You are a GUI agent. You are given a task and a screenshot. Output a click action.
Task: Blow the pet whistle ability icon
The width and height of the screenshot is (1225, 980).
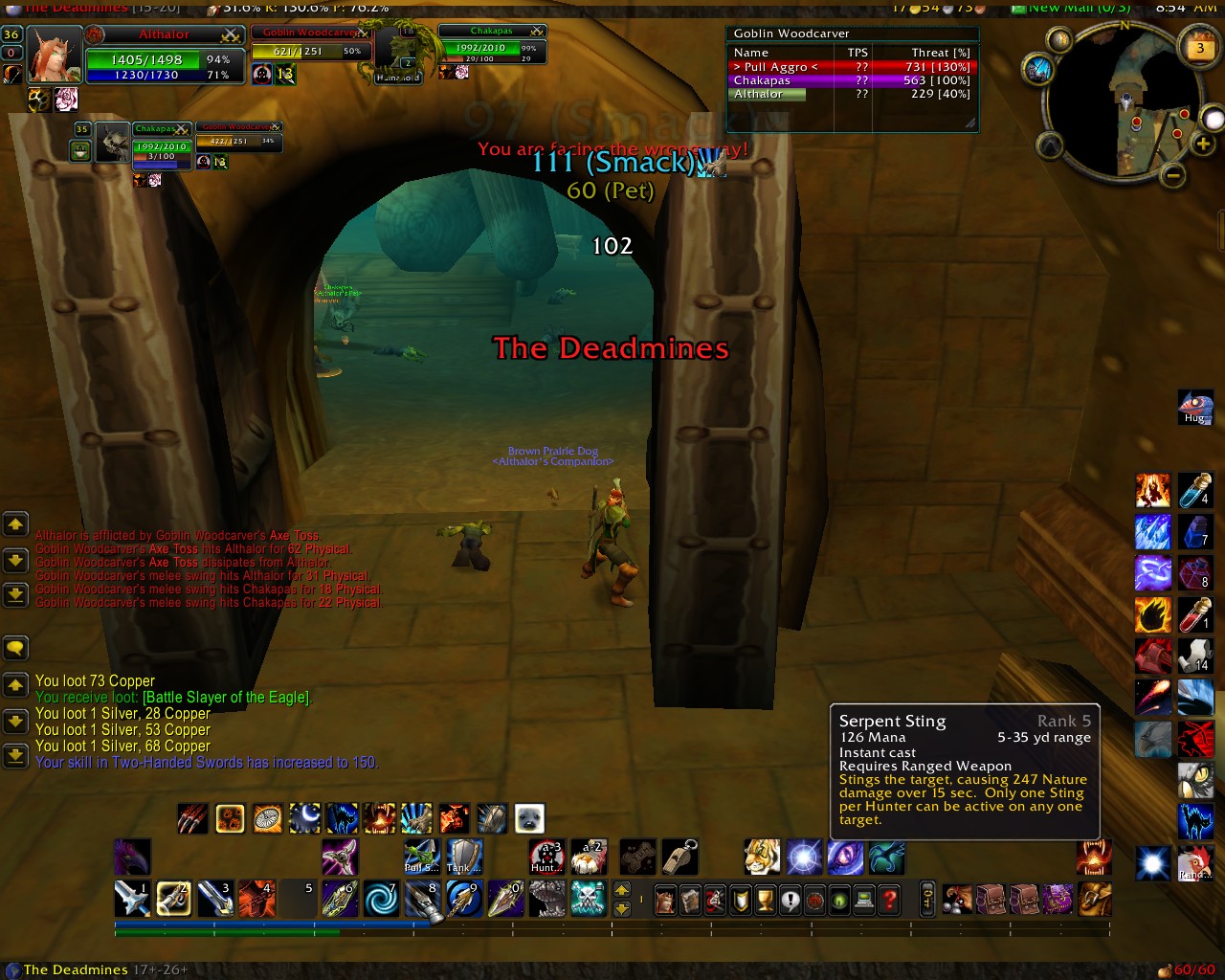tap(679, 857)
